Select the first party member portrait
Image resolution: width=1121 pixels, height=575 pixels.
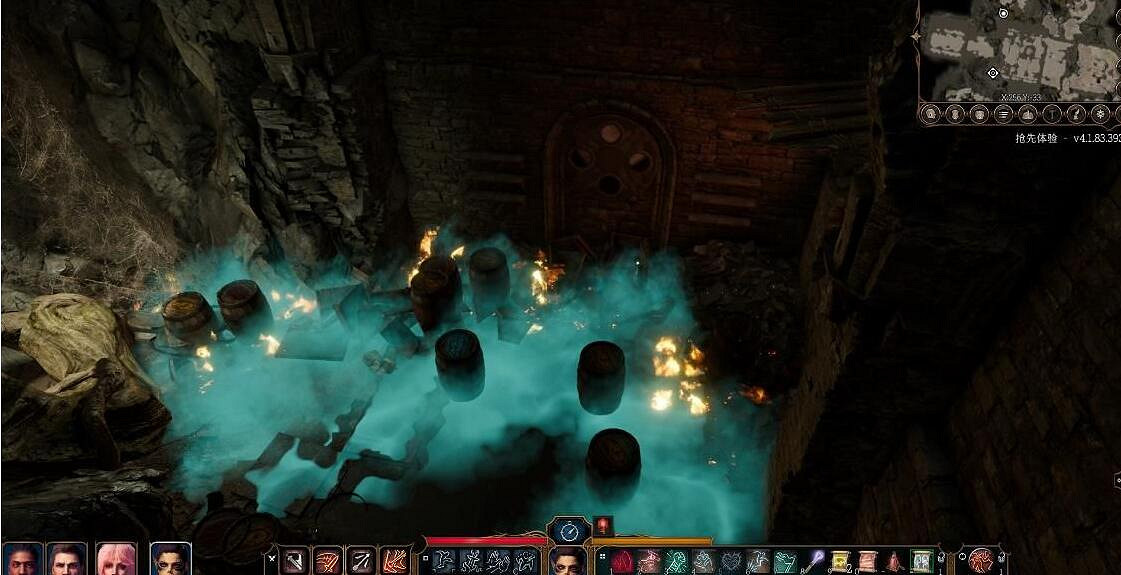click(x=21, y=559)
